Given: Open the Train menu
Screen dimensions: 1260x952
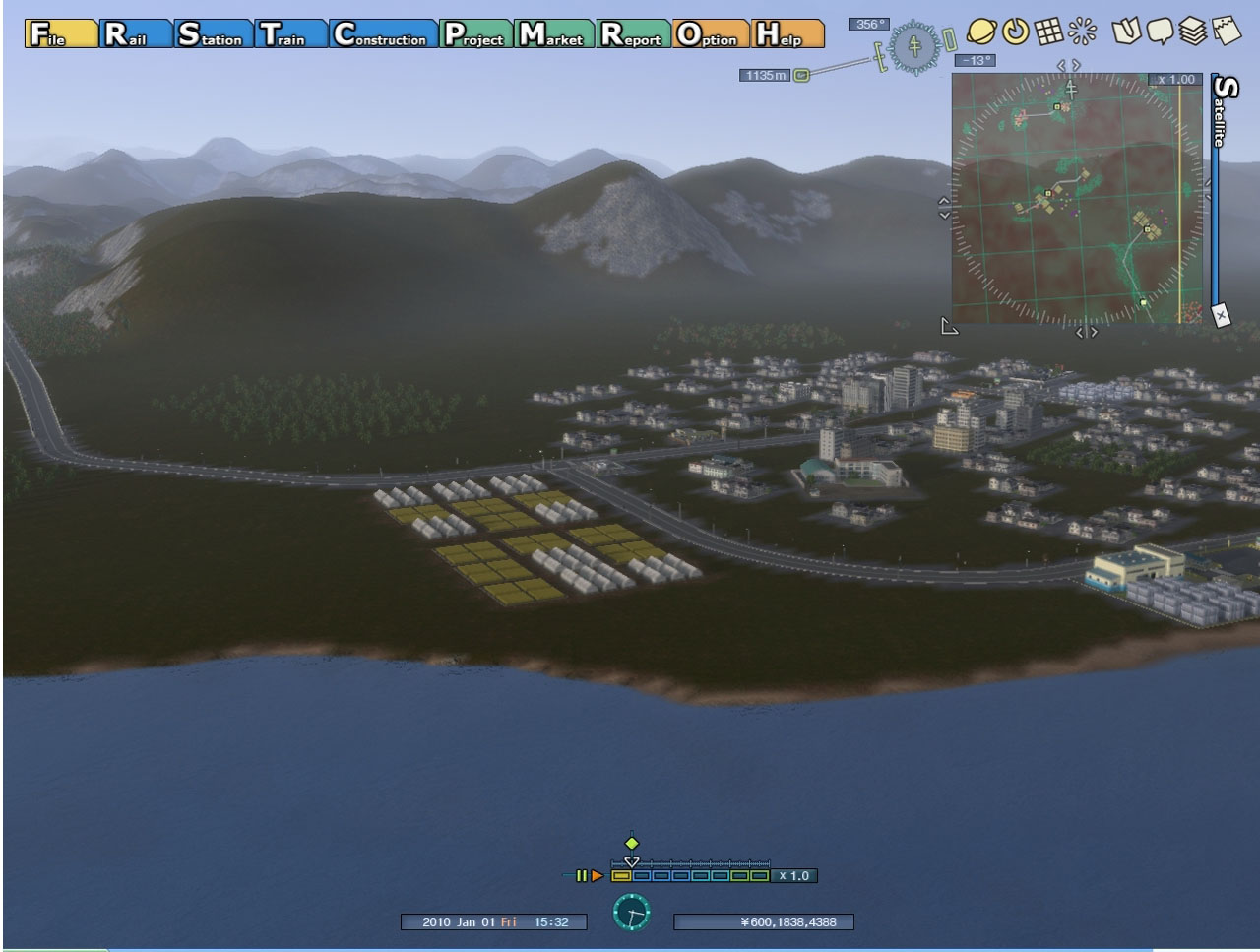Looking at the screenshot, I should [291, 34].
